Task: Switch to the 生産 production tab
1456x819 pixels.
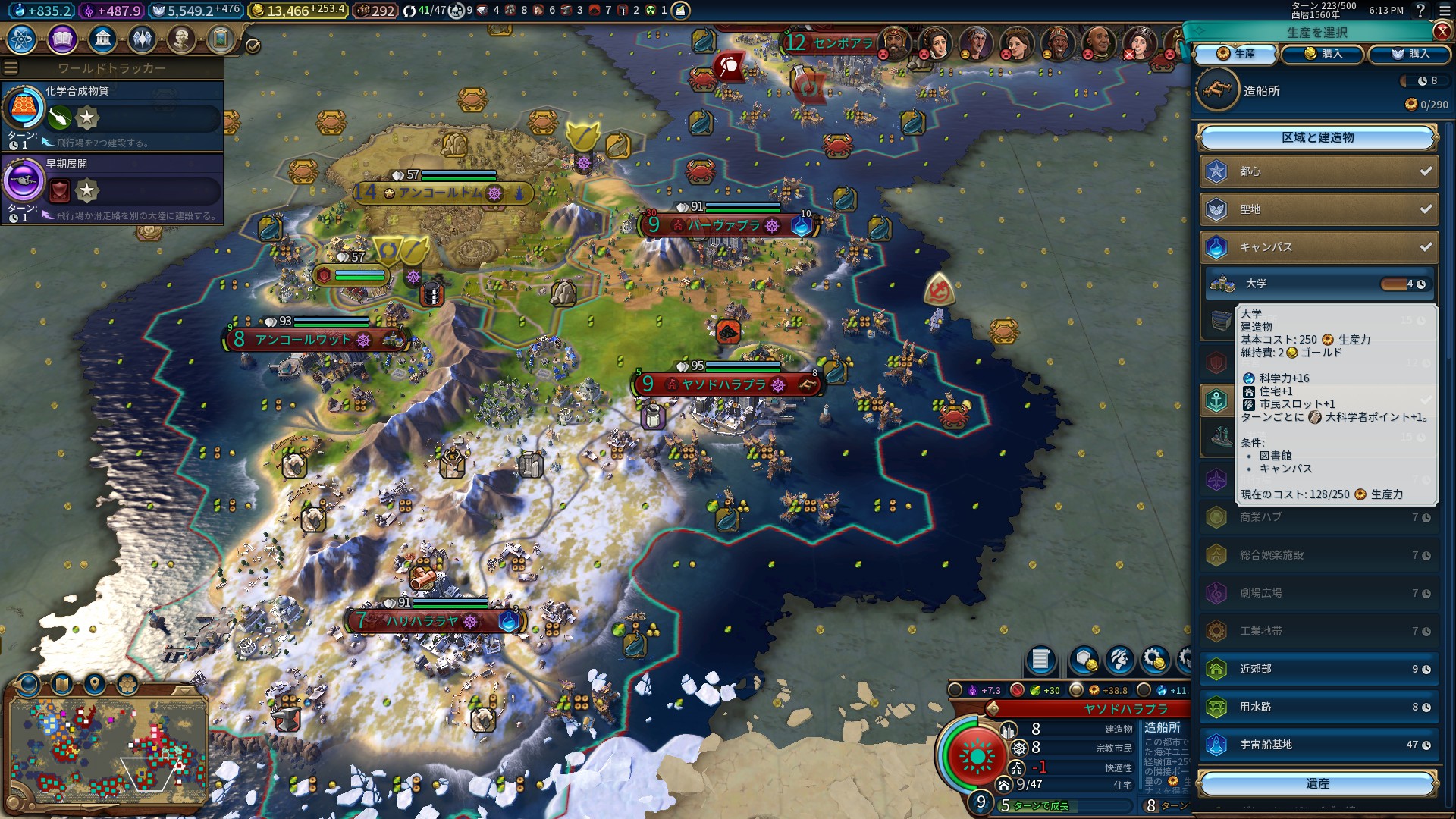Action: pyautogui.click(x=1236, y=54)
